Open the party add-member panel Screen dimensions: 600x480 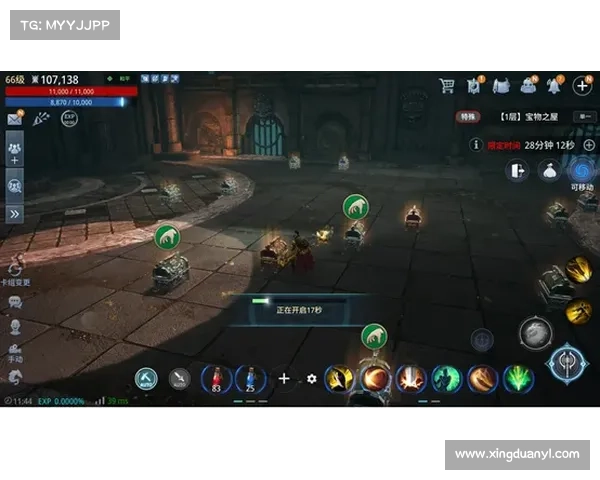(15, 153)
